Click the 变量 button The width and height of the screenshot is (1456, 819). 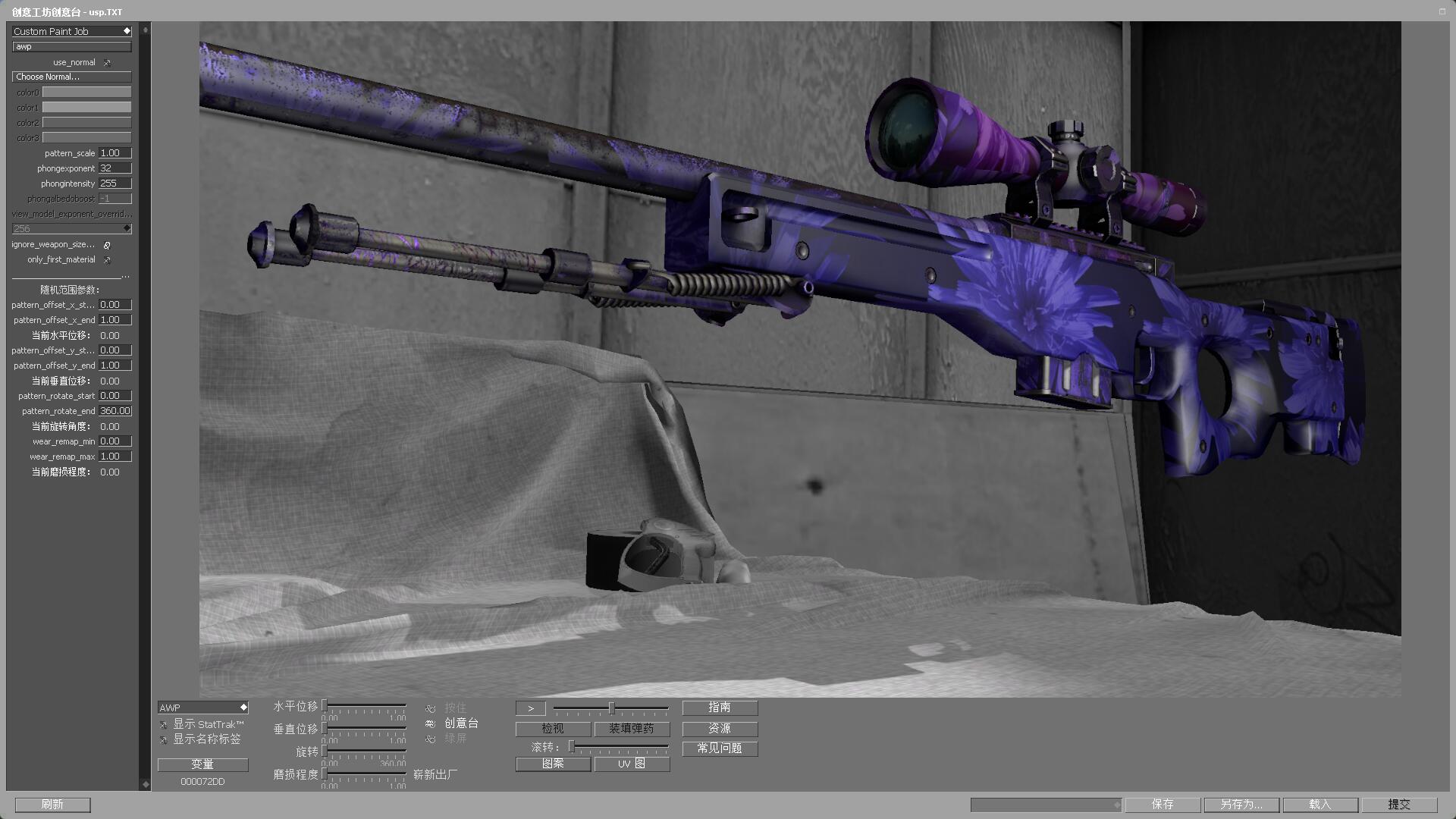[x=202, y=764]
